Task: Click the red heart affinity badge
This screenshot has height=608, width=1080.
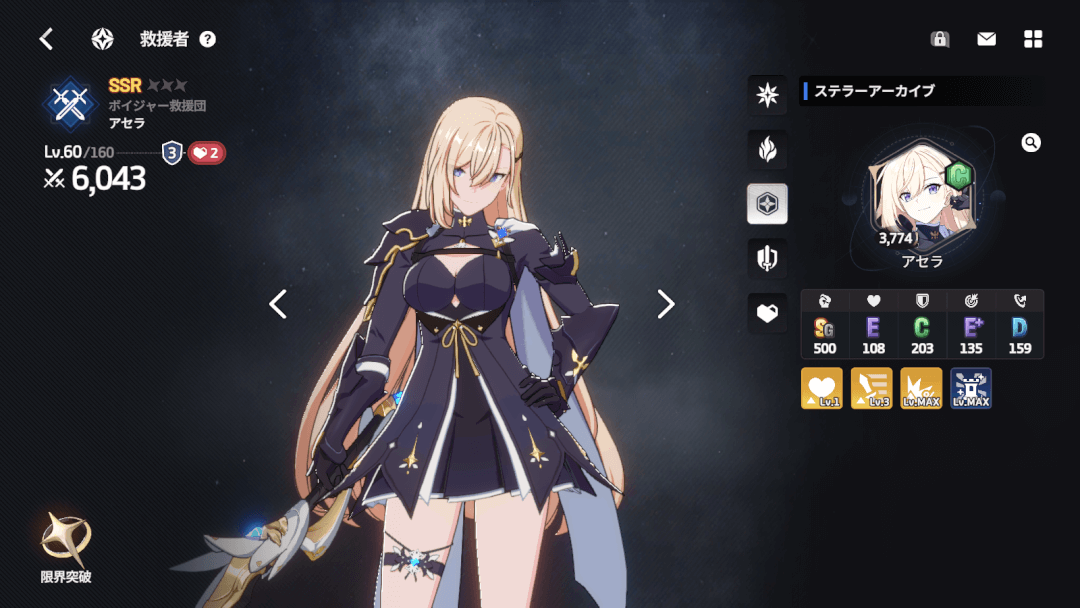Action: point(206,153)
